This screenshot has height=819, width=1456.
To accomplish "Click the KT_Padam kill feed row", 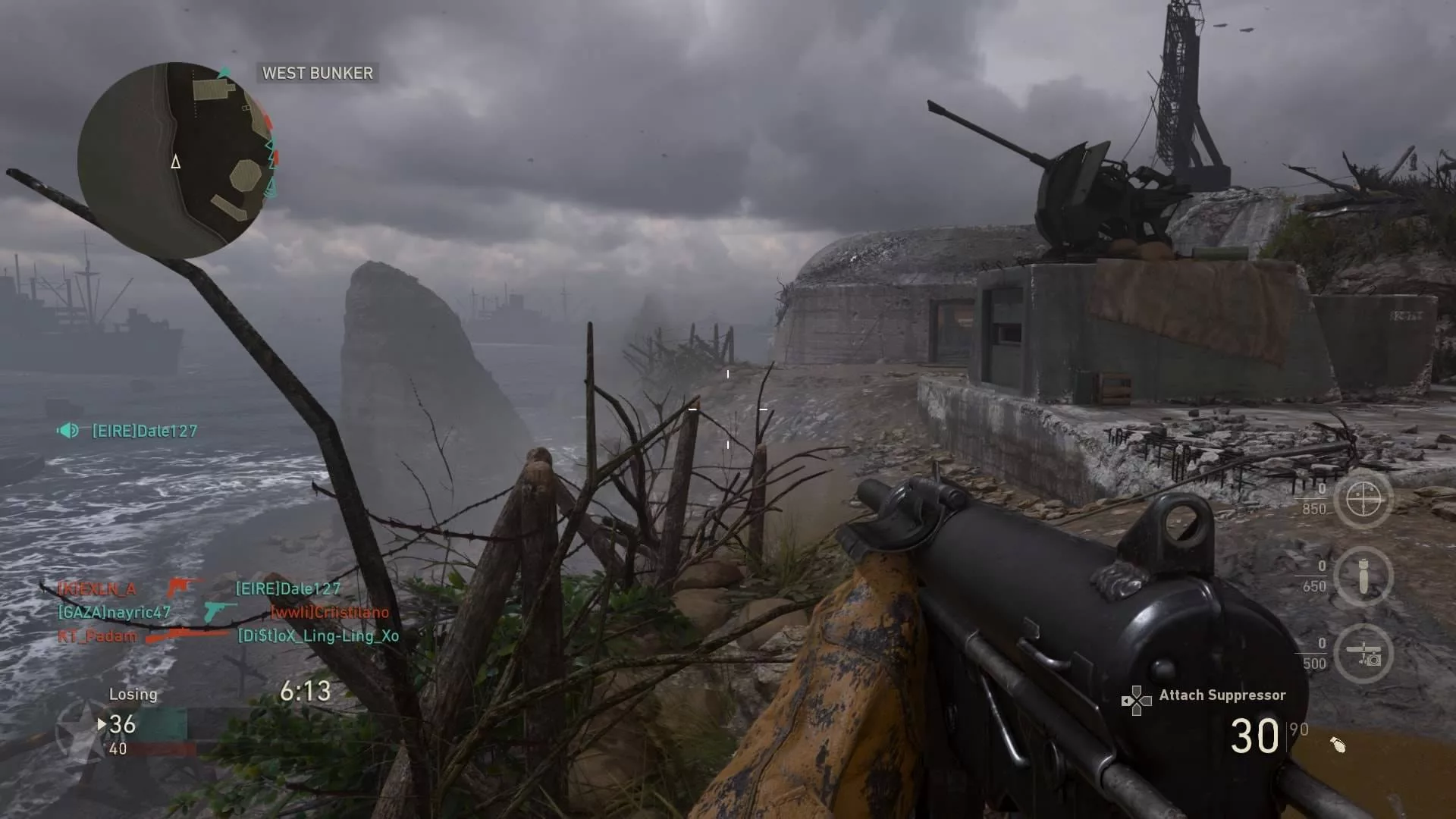I will pyautogui.click(x=98, y=636).
